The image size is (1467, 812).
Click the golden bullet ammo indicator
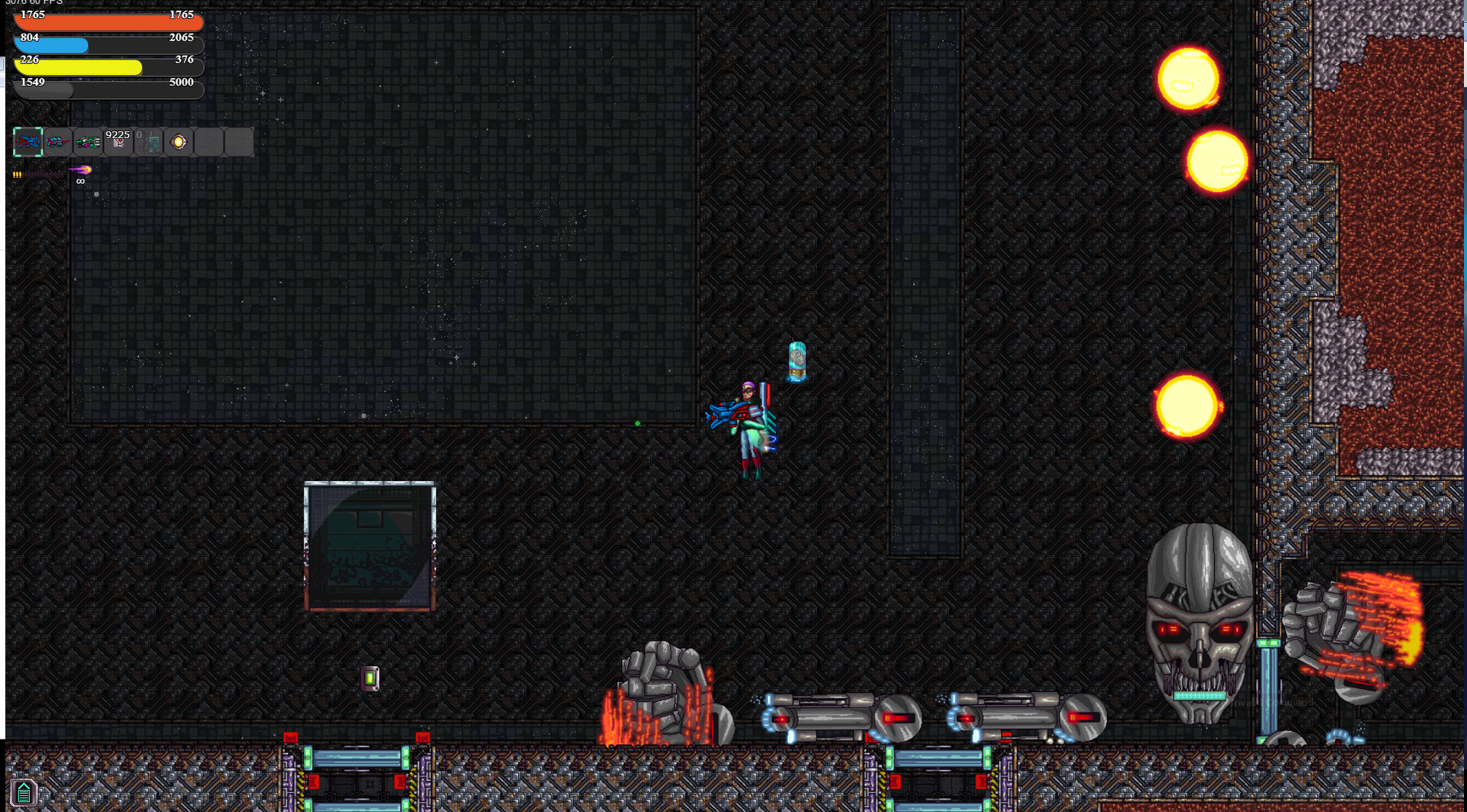[x=17, y=174]
